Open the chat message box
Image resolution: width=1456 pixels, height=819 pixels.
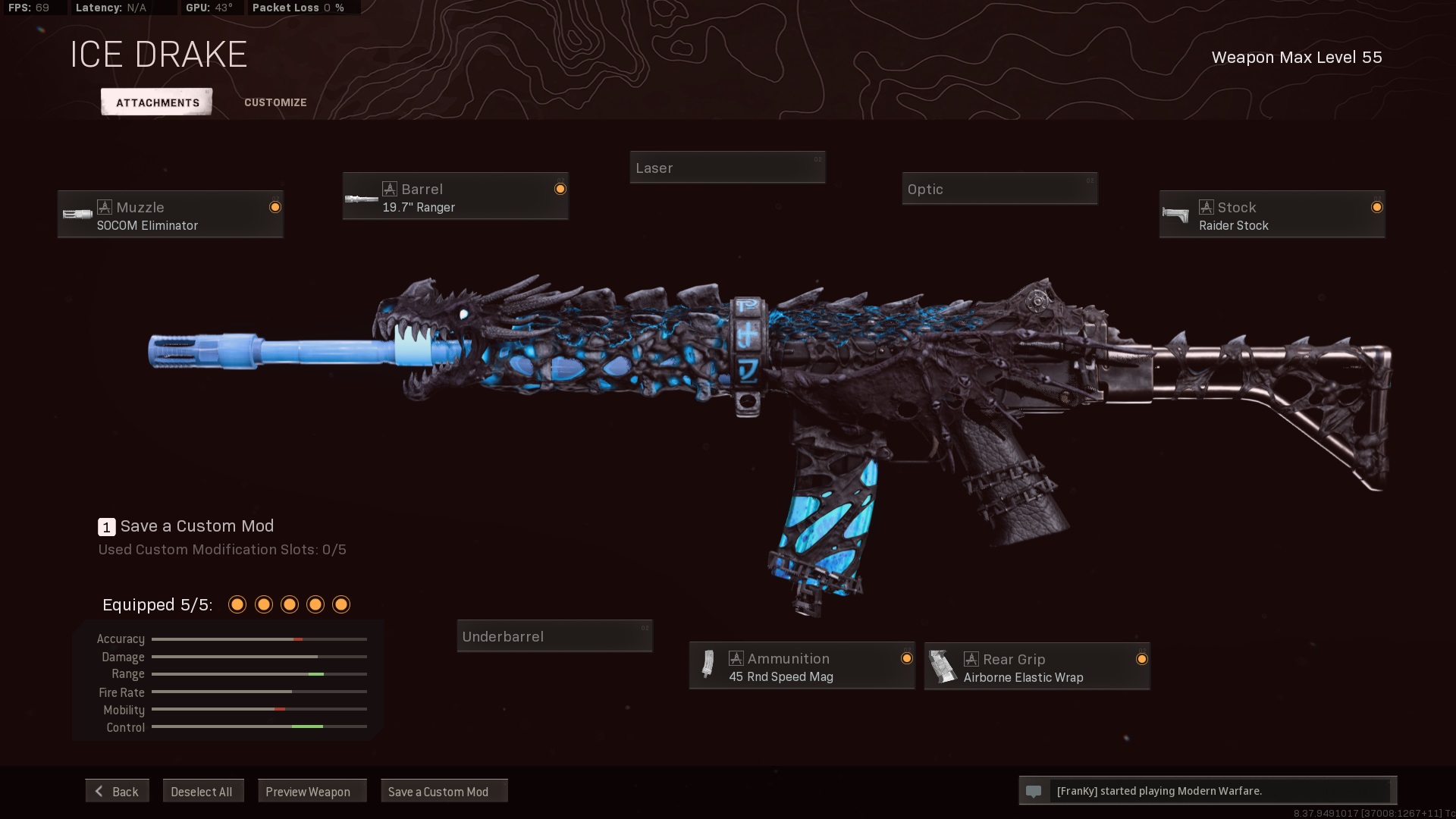(1207, 790)
